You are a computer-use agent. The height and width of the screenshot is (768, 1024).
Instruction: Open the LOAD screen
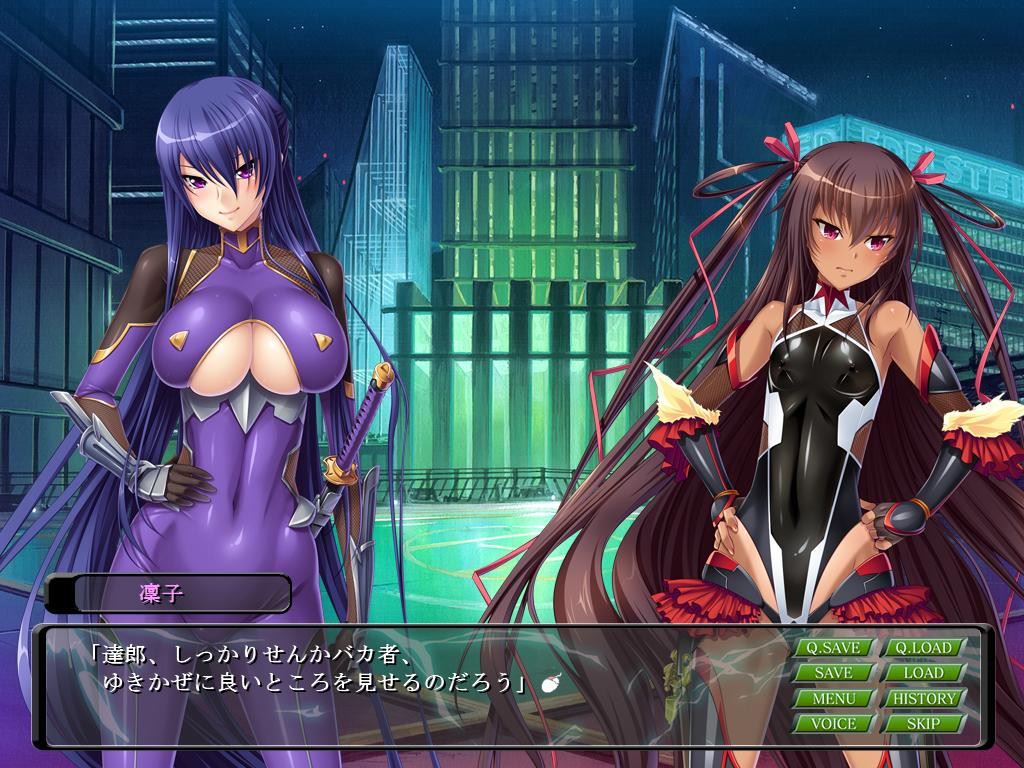tap(923, 672)
